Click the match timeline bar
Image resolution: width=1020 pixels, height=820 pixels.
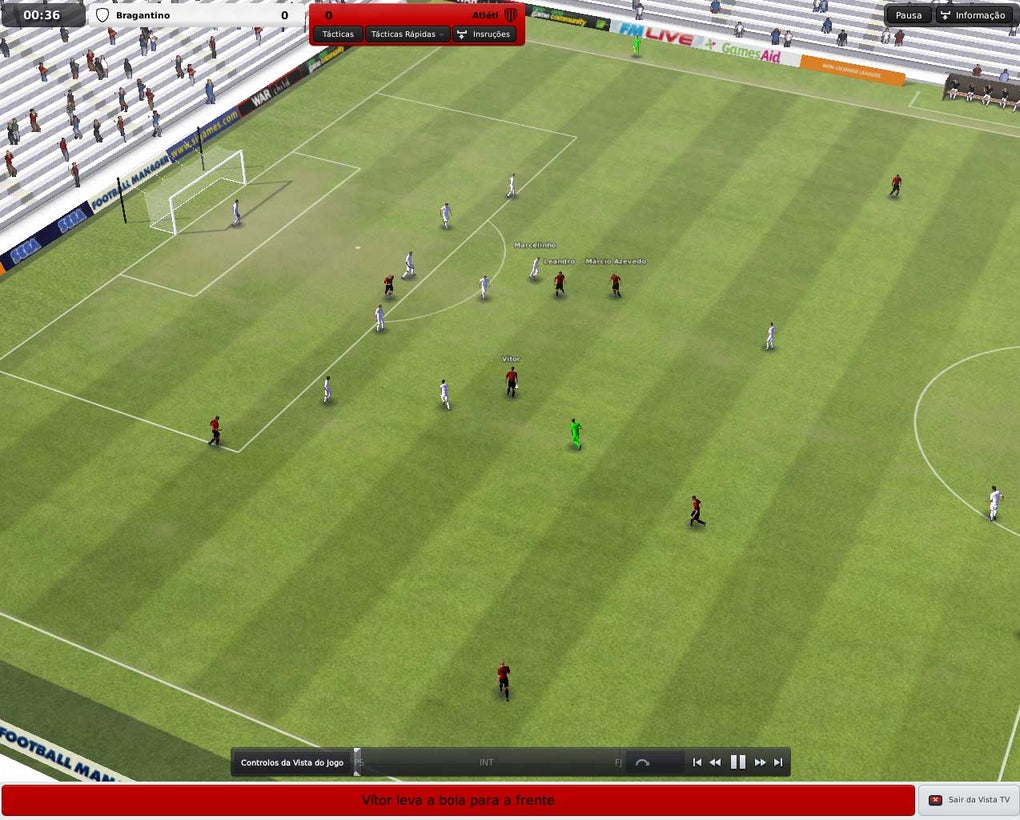click(x=487, y=762)
